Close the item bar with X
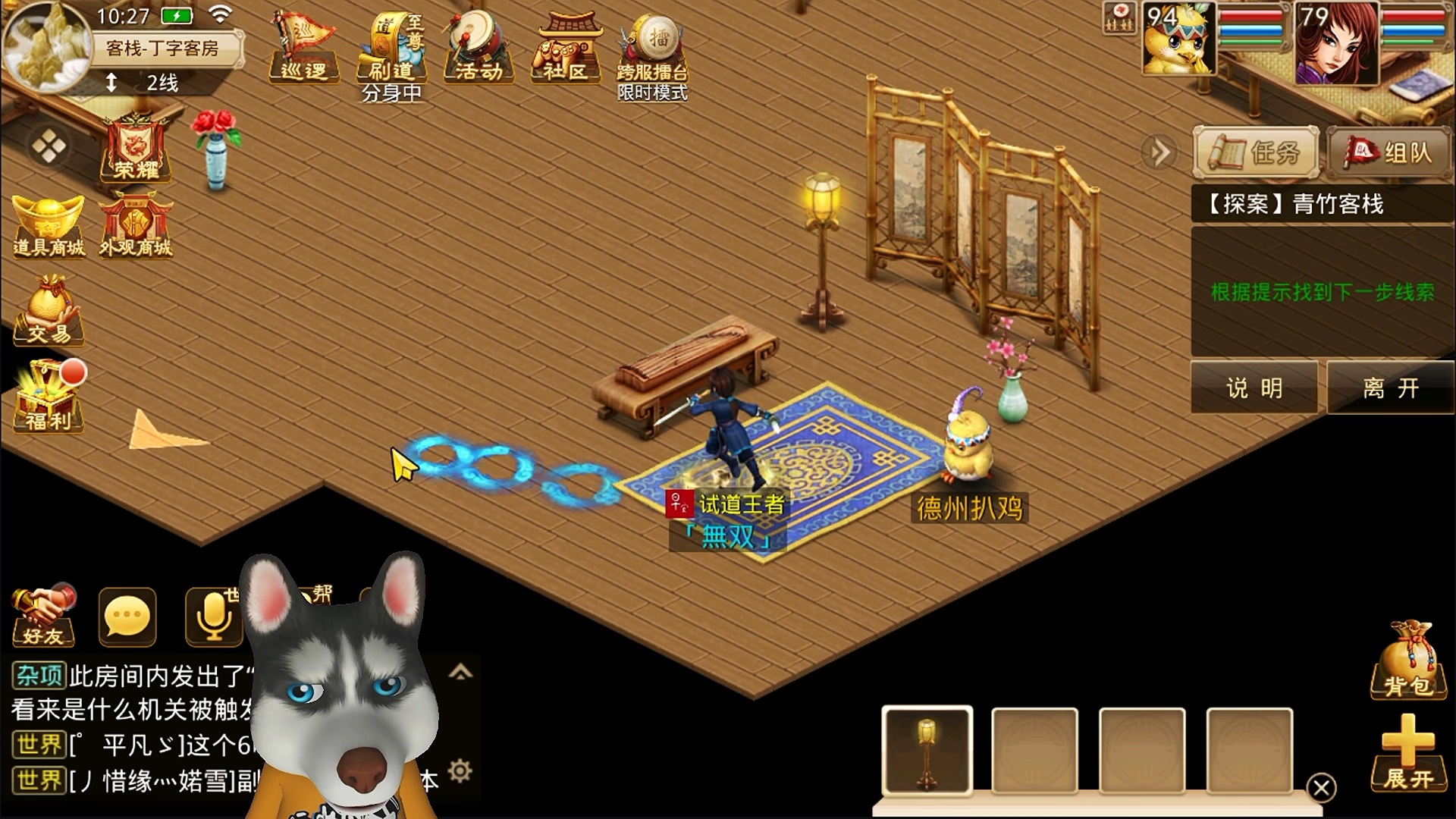Screen dimensions: 1456x819 pos(1321,788)
